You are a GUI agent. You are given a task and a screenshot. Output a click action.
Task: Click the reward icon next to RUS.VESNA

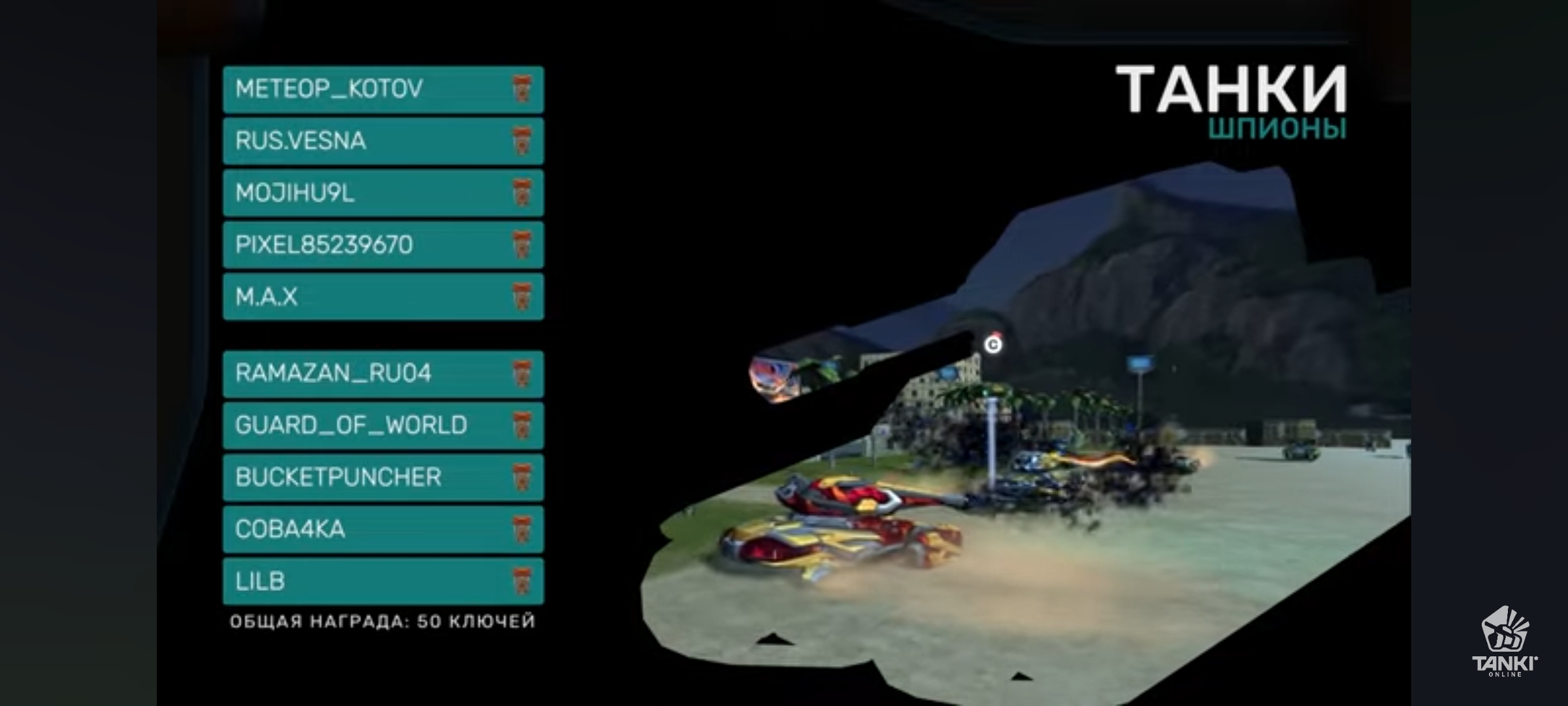523,141
